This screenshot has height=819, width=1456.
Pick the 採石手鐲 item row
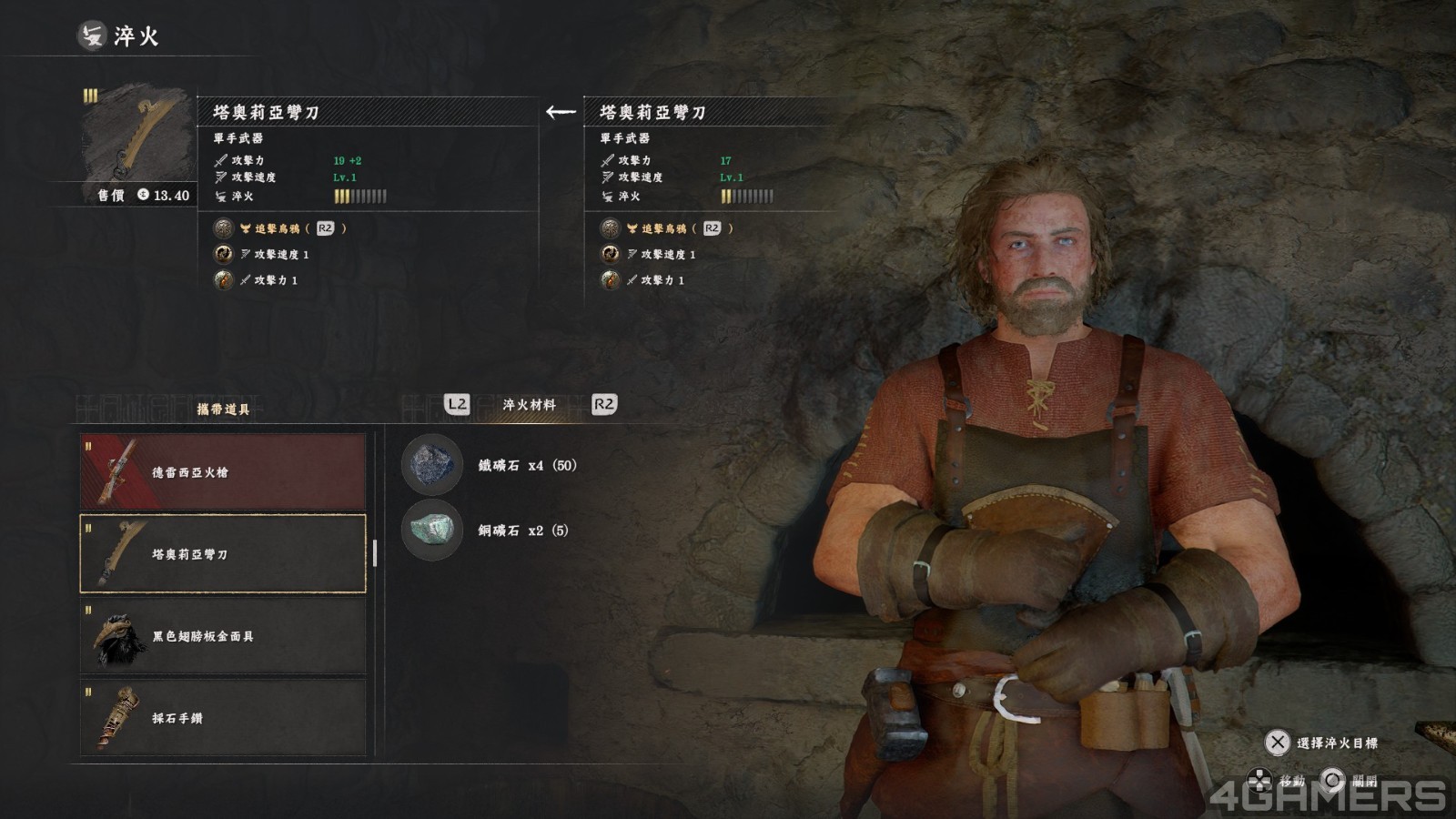click(x=223, y=717)
